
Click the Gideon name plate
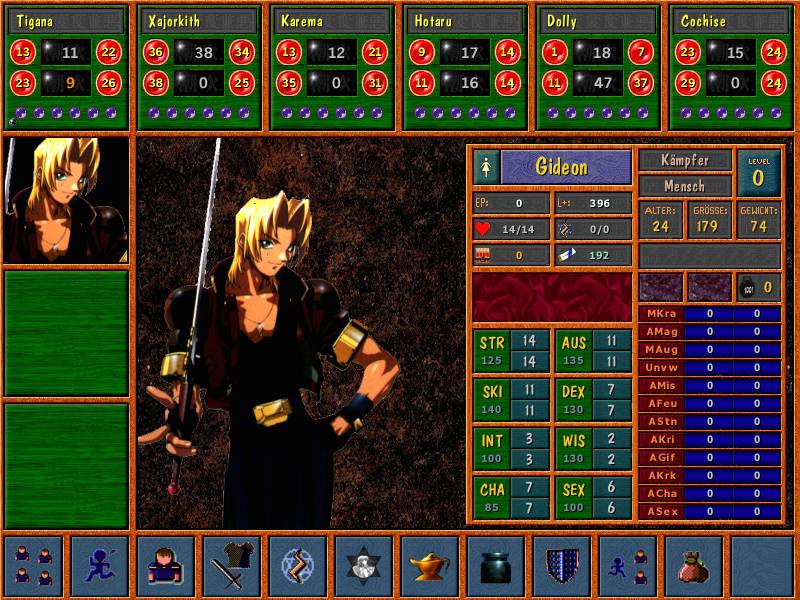click(x=566, y=166)
